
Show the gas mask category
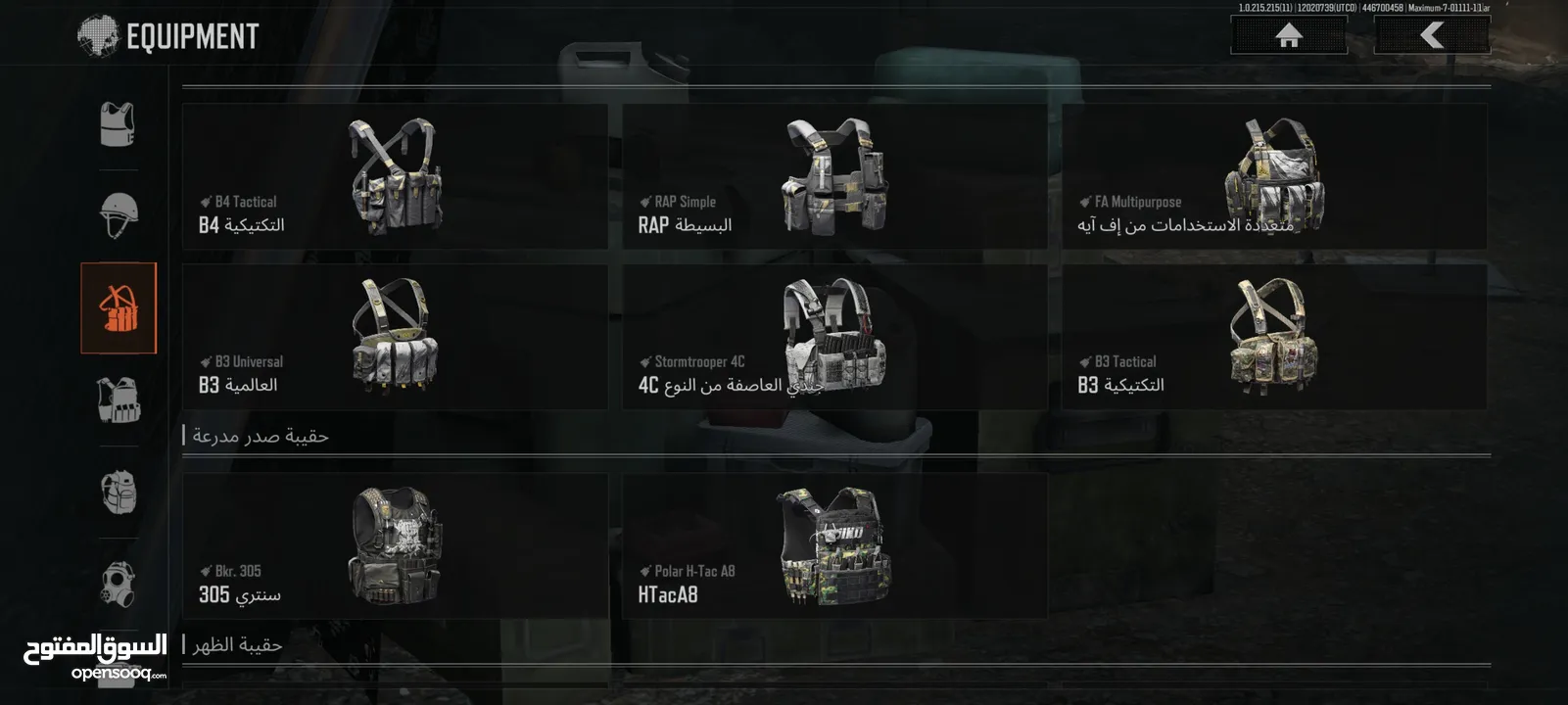pos(119,584)
